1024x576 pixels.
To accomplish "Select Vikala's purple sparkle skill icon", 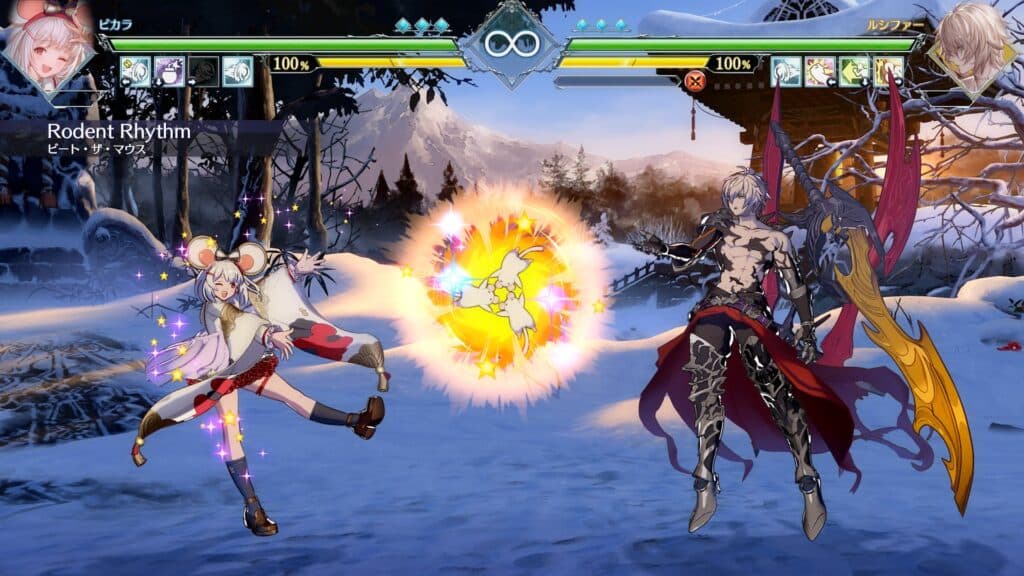I will 169,71.
